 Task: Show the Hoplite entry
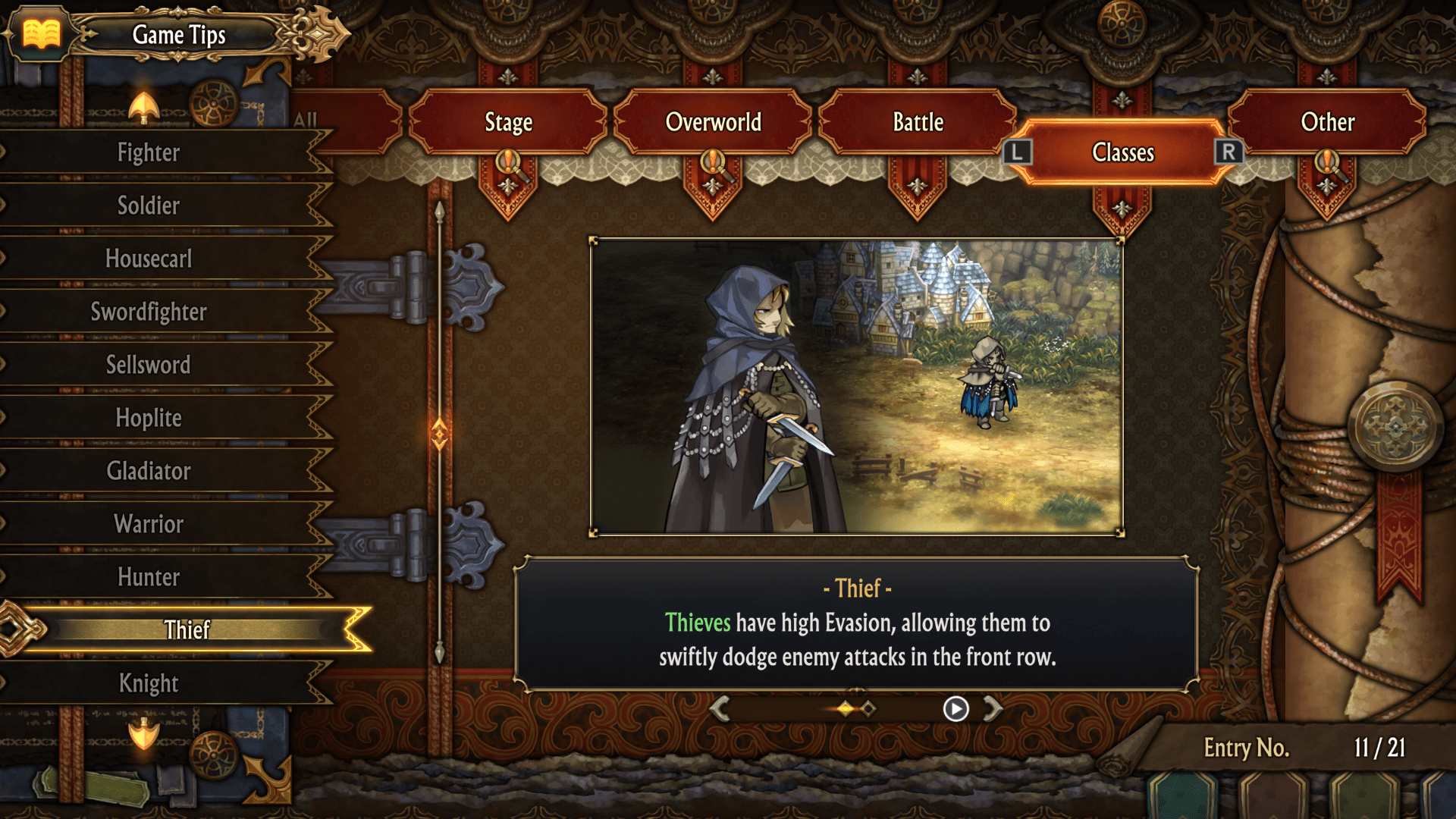[149, 418]
